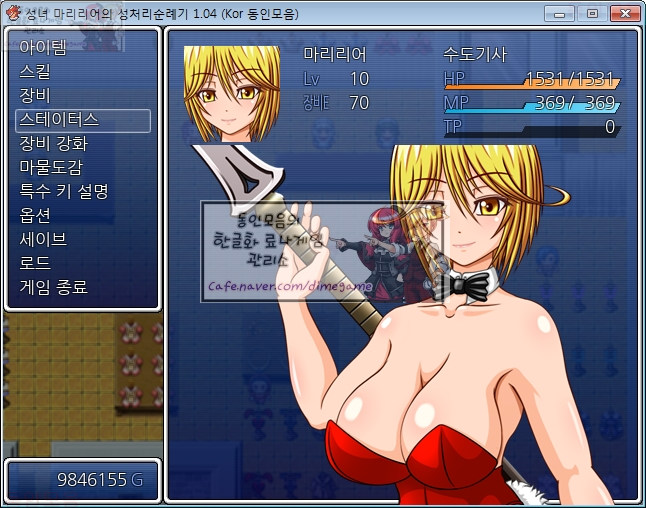Open the 장비 강화 menu
This screenshot has width=646, height=508.
(x=54, y=144)
